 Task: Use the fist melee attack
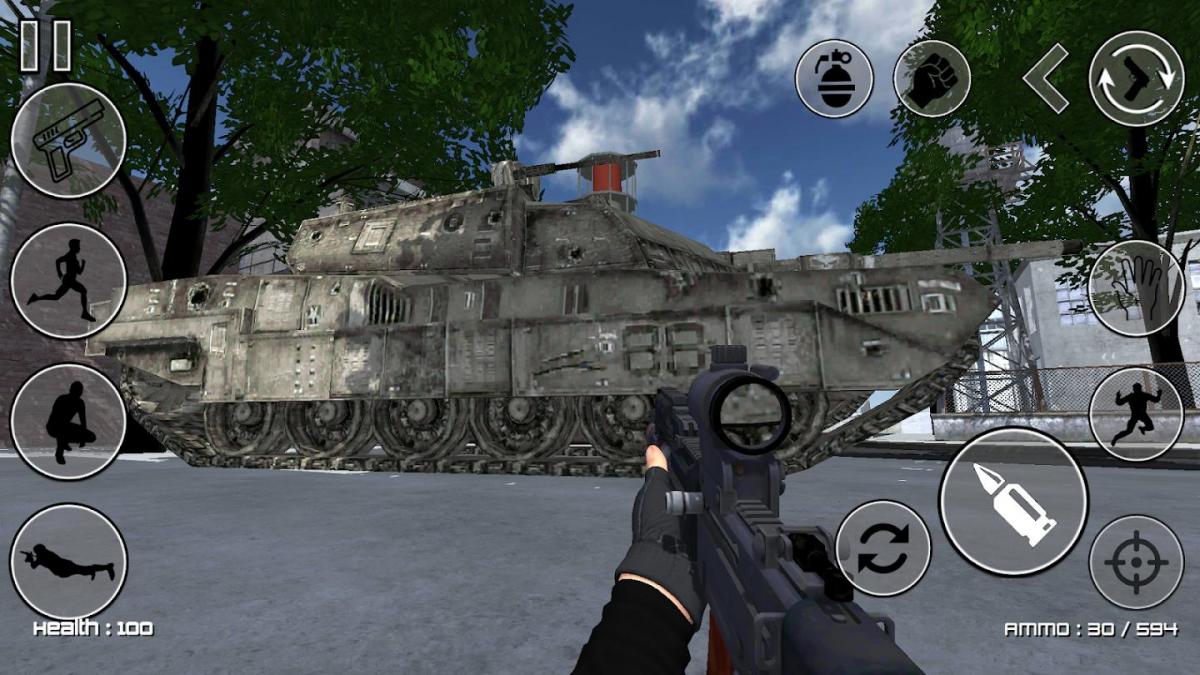(931, 78)
